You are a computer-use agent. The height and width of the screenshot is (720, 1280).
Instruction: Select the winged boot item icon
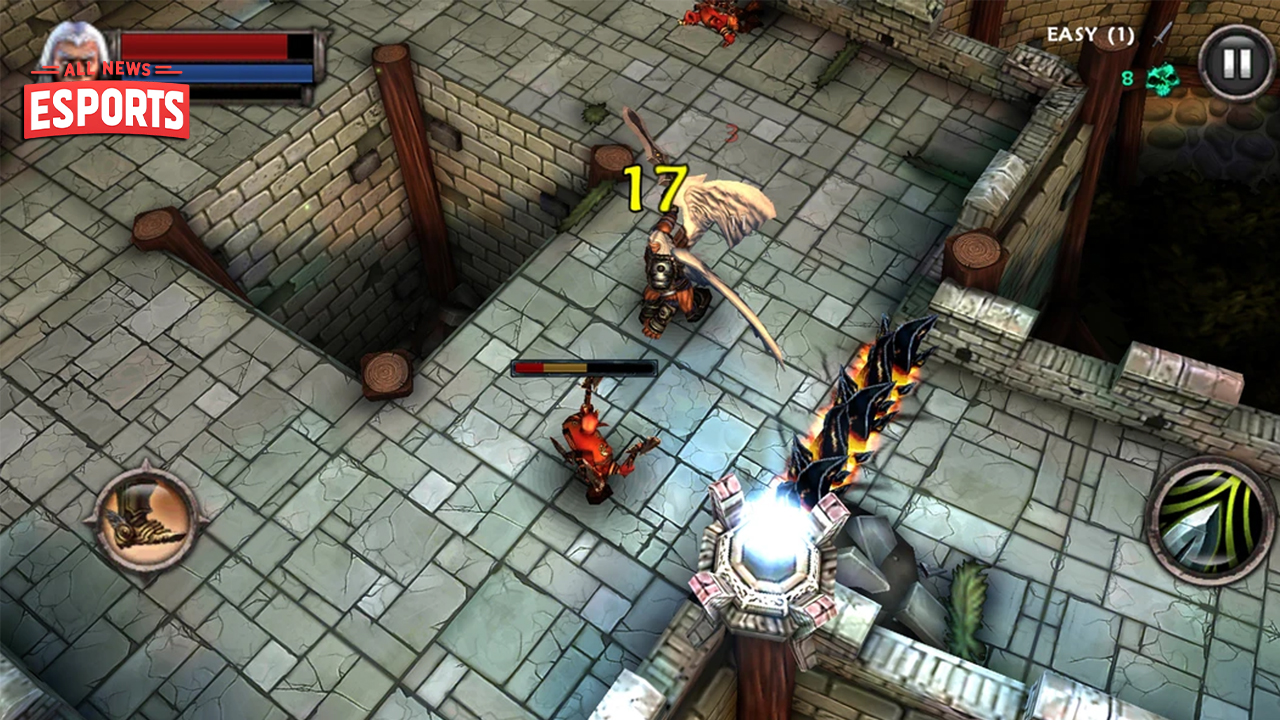145,518
